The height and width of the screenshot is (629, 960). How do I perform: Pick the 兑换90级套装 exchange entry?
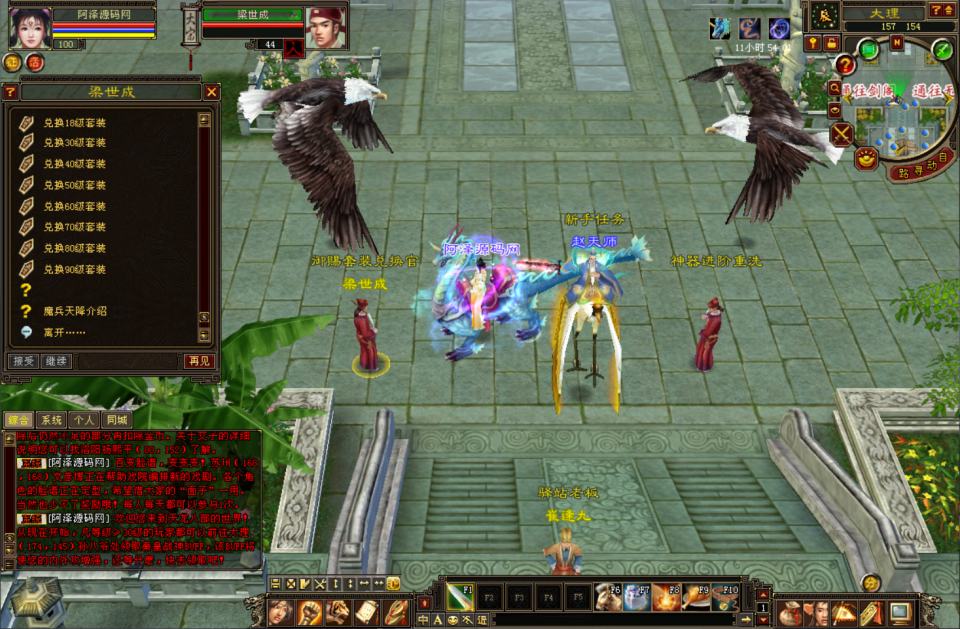tap(75, 269)
